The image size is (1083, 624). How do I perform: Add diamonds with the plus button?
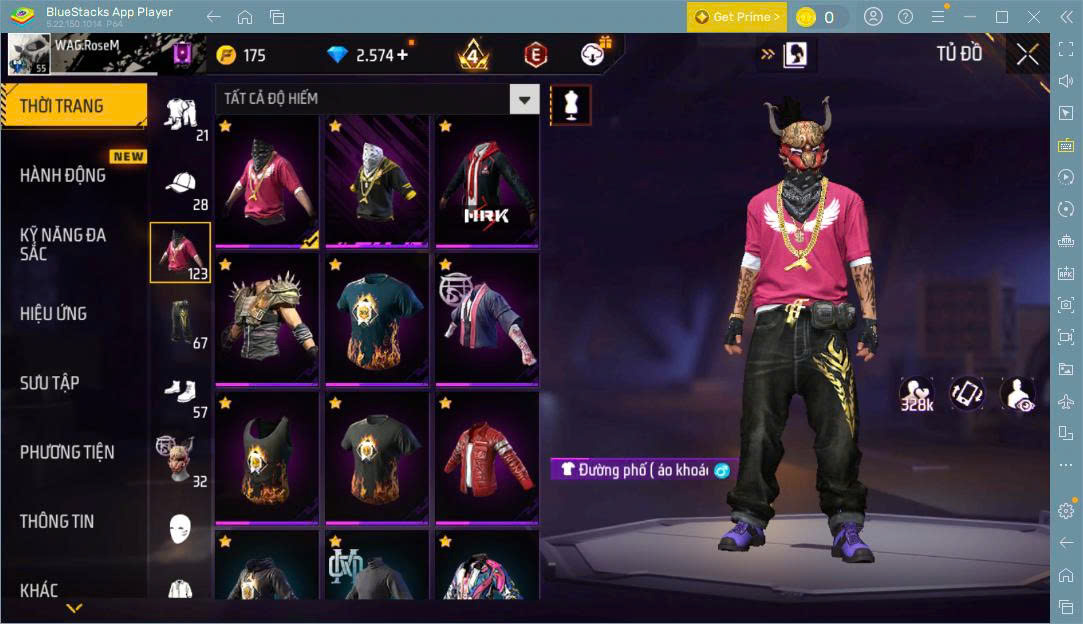click(402, 55)
